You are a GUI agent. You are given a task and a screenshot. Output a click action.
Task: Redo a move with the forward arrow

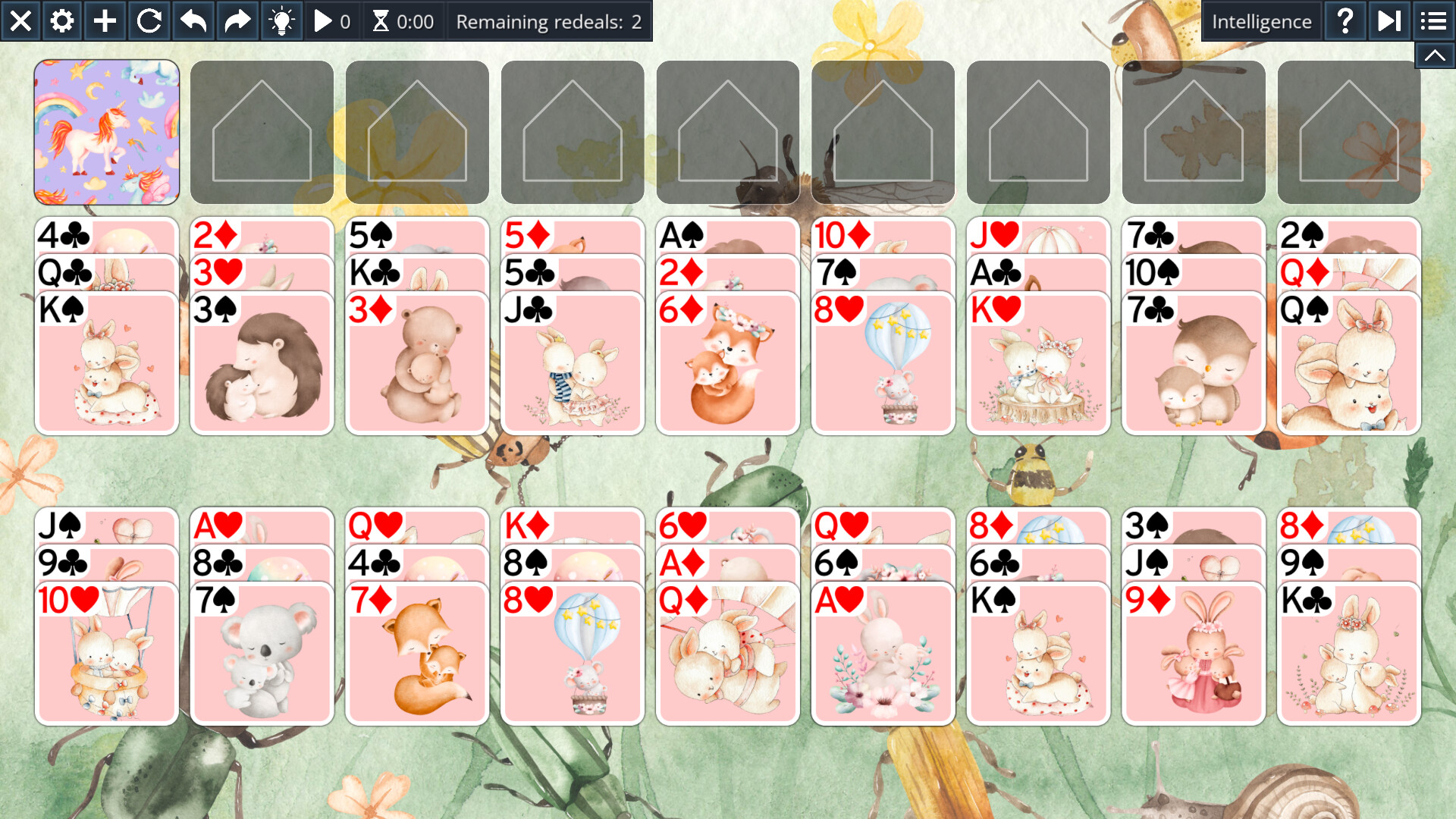[236, 20]
